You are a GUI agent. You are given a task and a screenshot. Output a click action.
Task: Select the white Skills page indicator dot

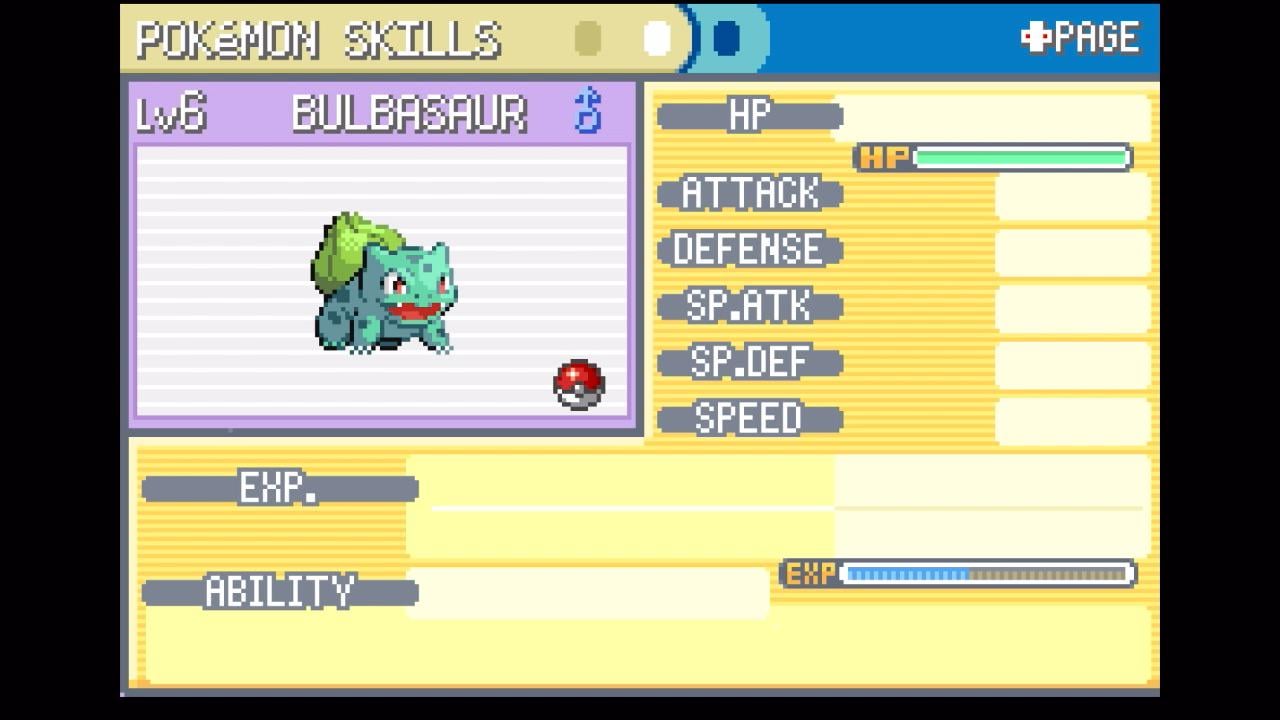click(657, 39)
